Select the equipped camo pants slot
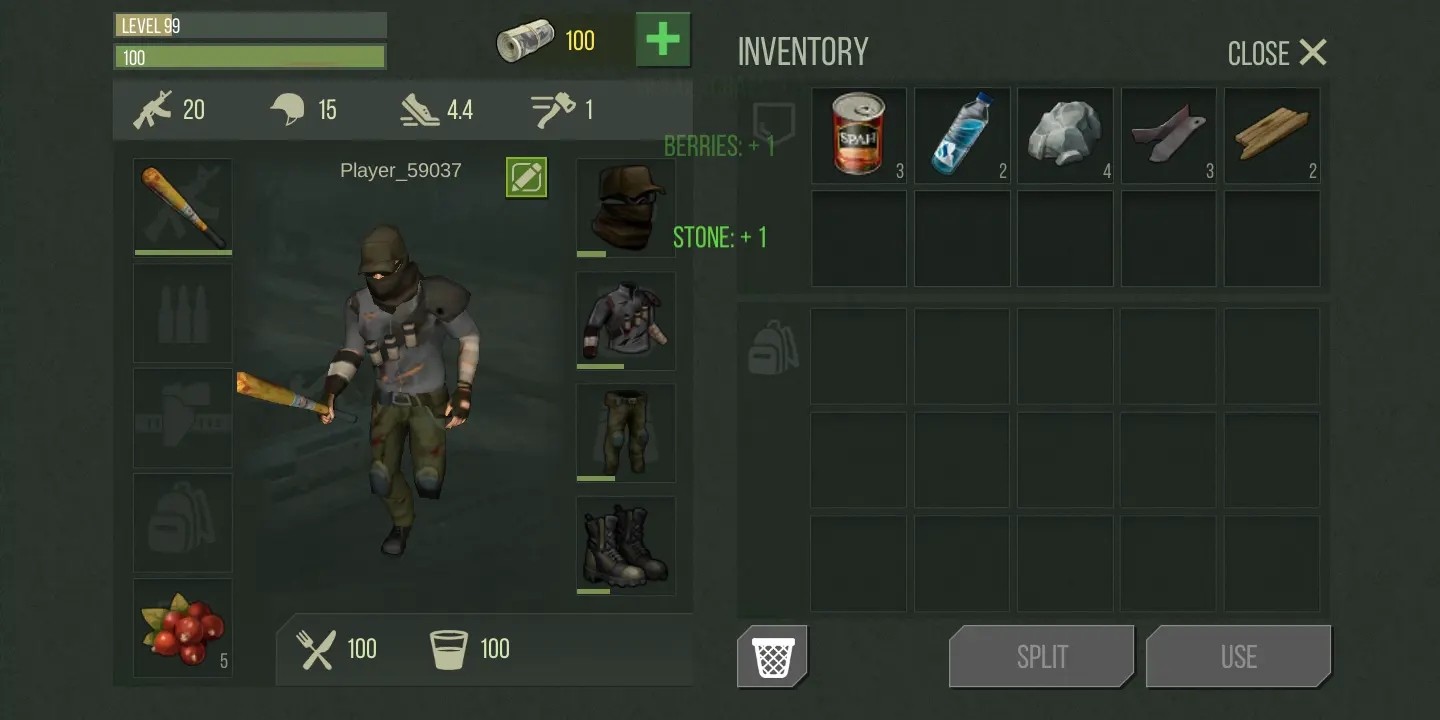 (626, 433)
